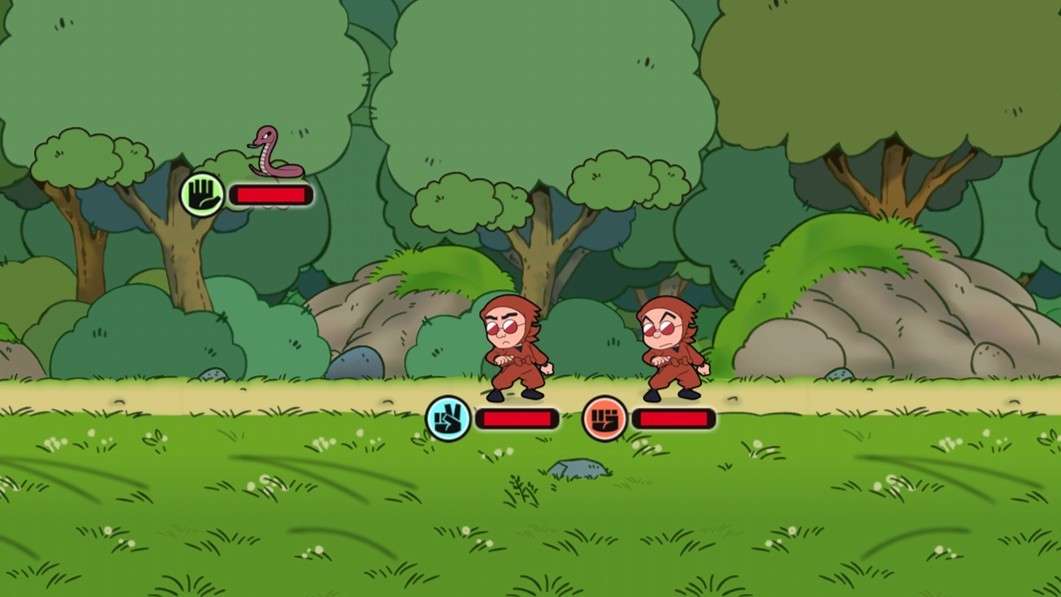1061x597 pixels.
Task: Choose the red rock fist icon
Action: tap(605, 418)
